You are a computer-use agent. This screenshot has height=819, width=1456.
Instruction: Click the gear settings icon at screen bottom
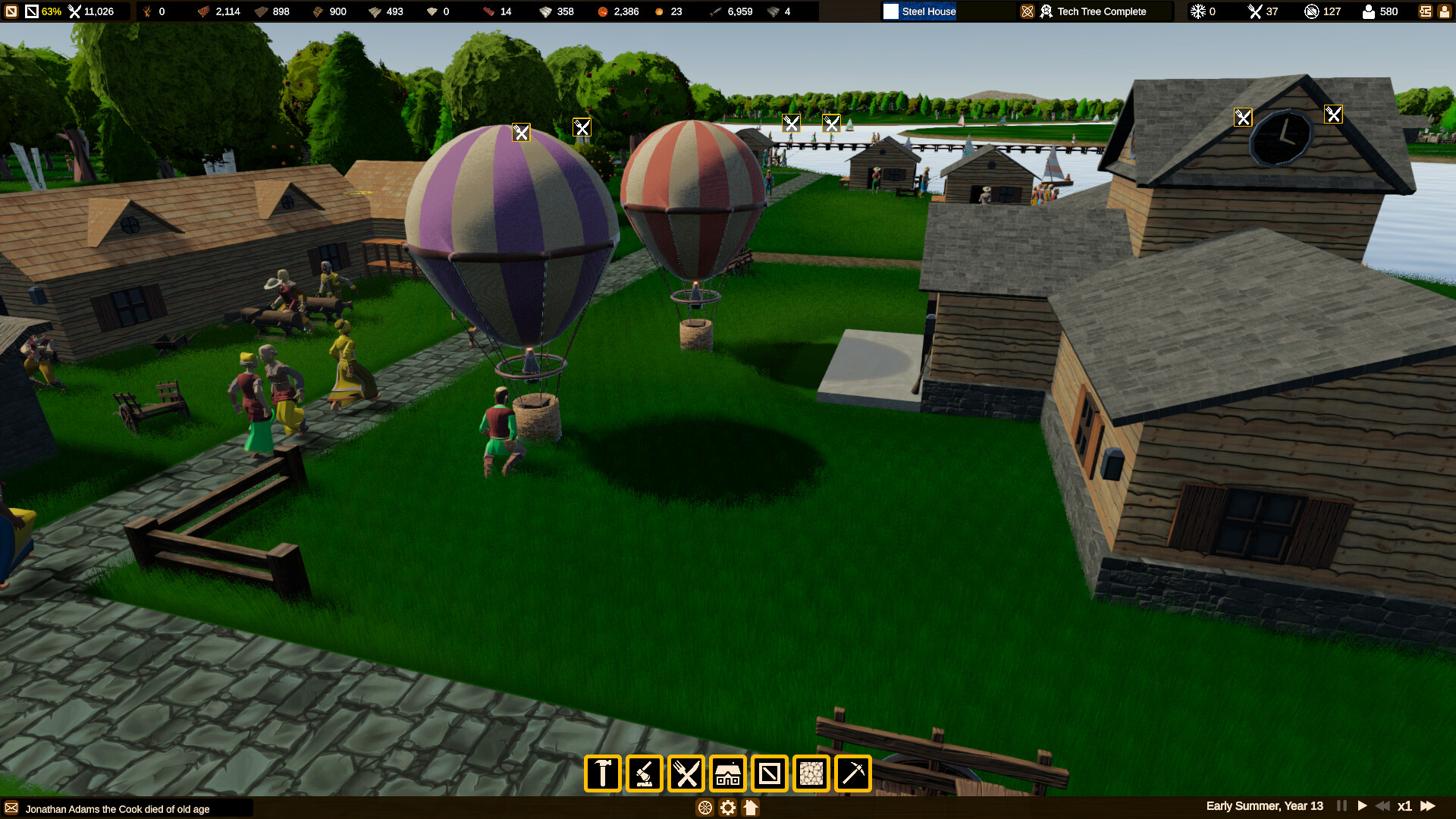click(727, 808)
